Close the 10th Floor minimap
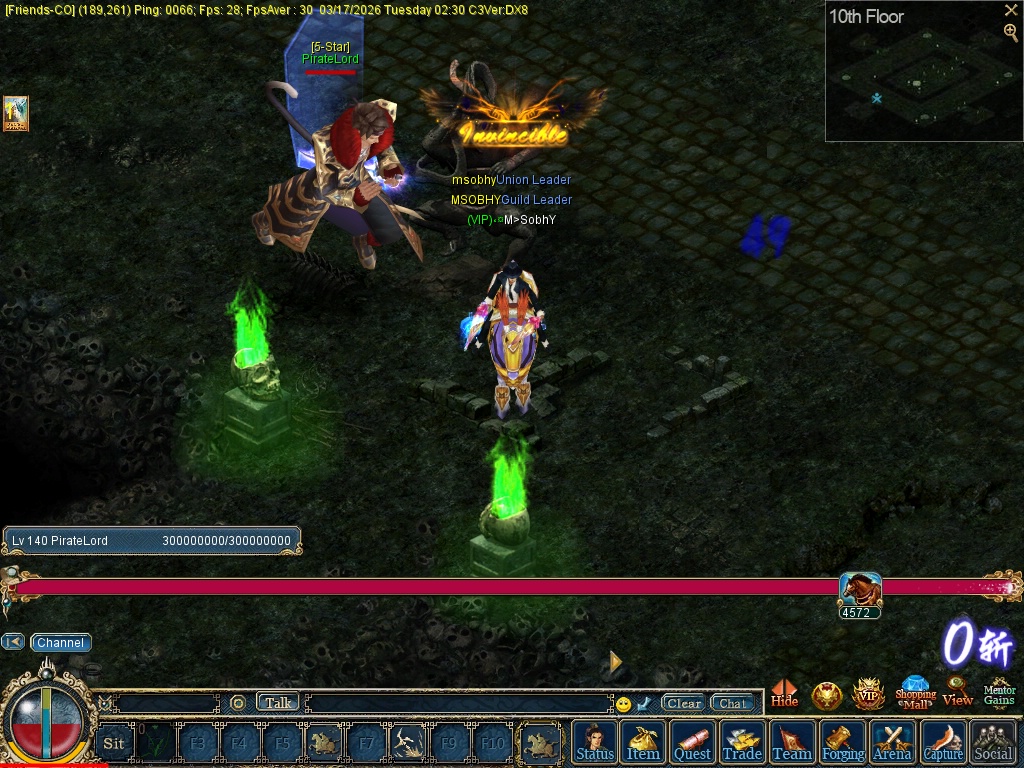1024x768 pixels. click(x=1011, y=10)
